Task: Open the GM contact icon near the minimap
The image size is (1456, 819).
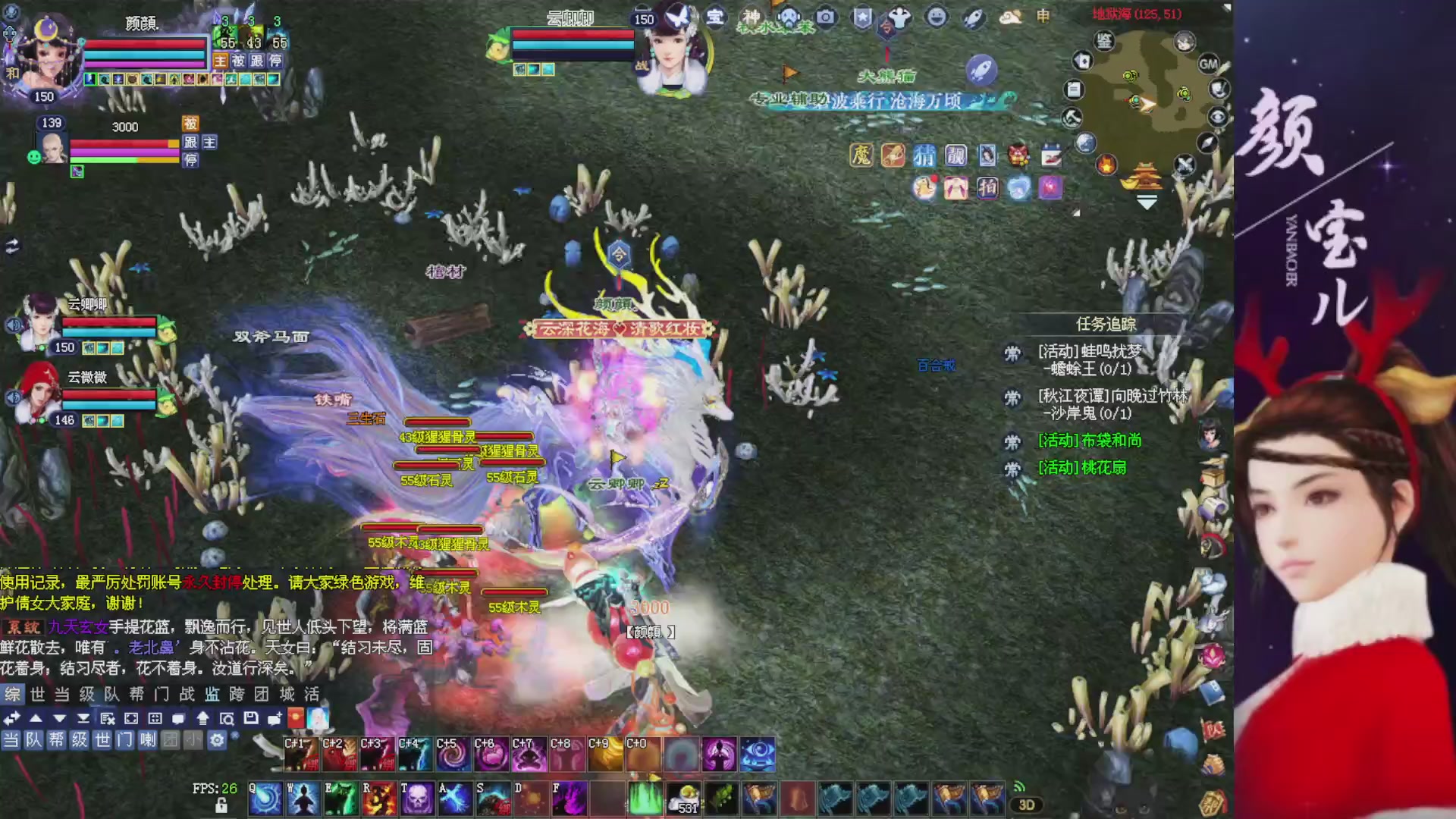Action: pos(1208,64)
